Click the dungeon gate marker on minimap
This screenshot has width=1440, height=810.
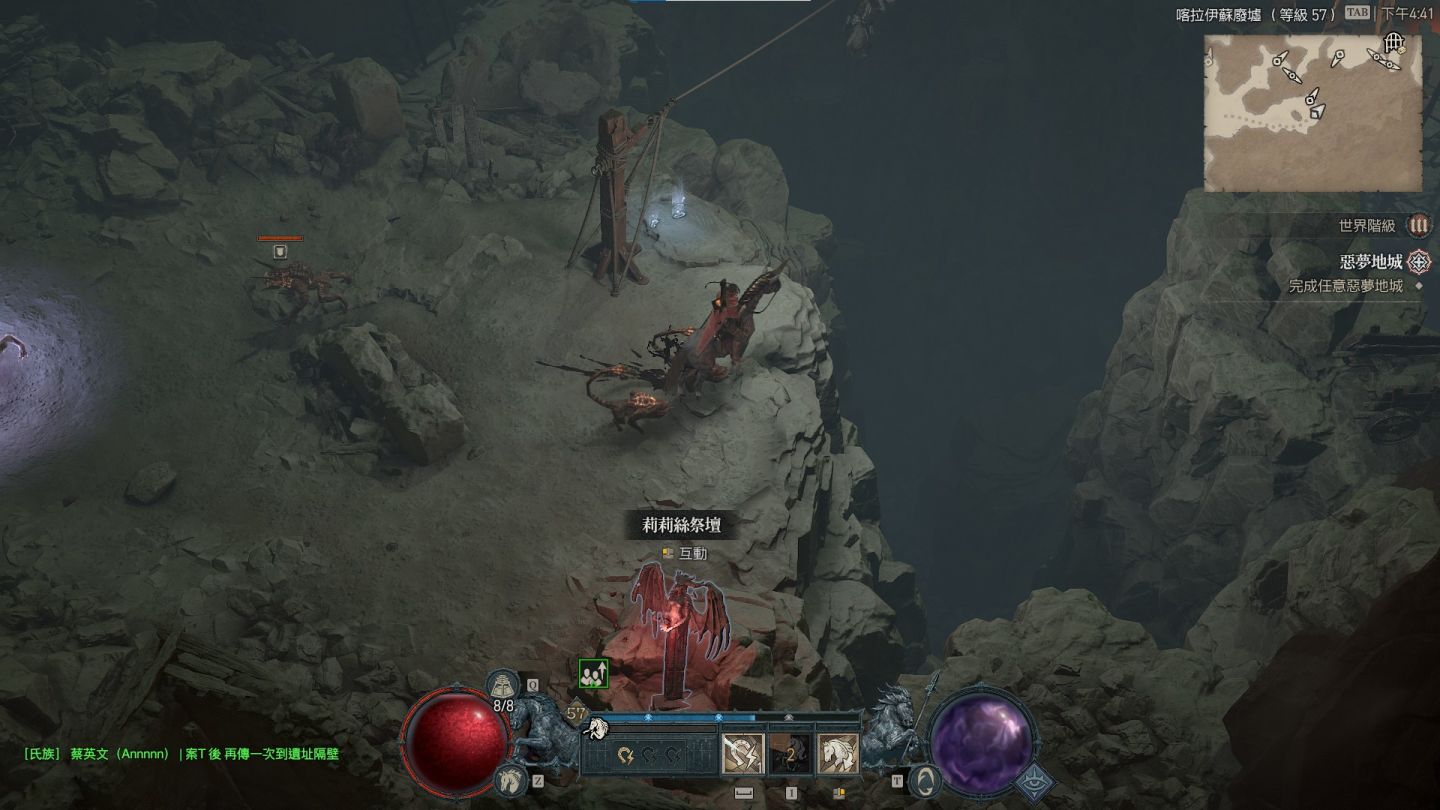pos(1394,43)
